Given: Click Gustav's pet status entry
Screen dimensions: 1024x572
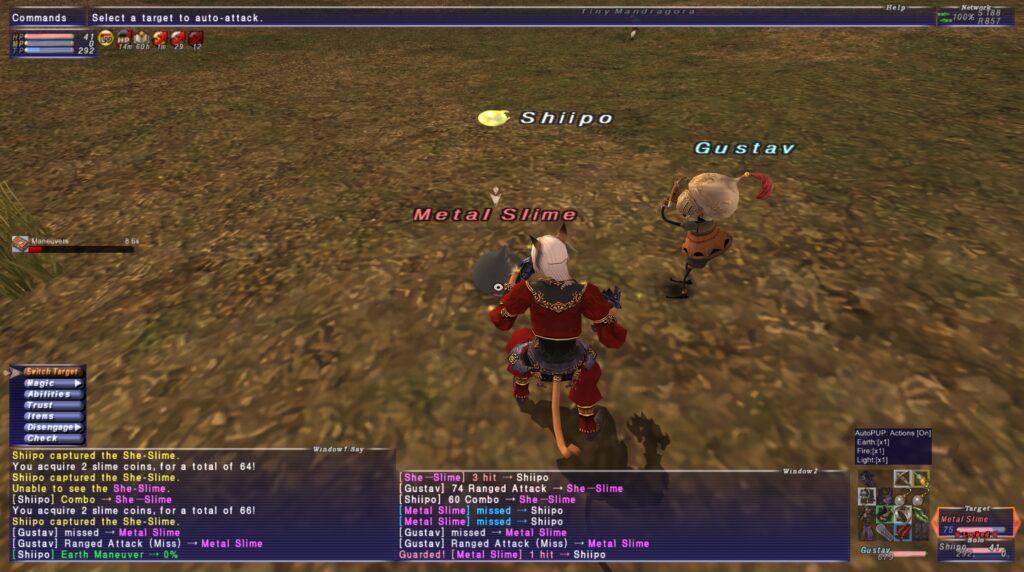Looking at the screenshot, I should (x=877, y=550).
